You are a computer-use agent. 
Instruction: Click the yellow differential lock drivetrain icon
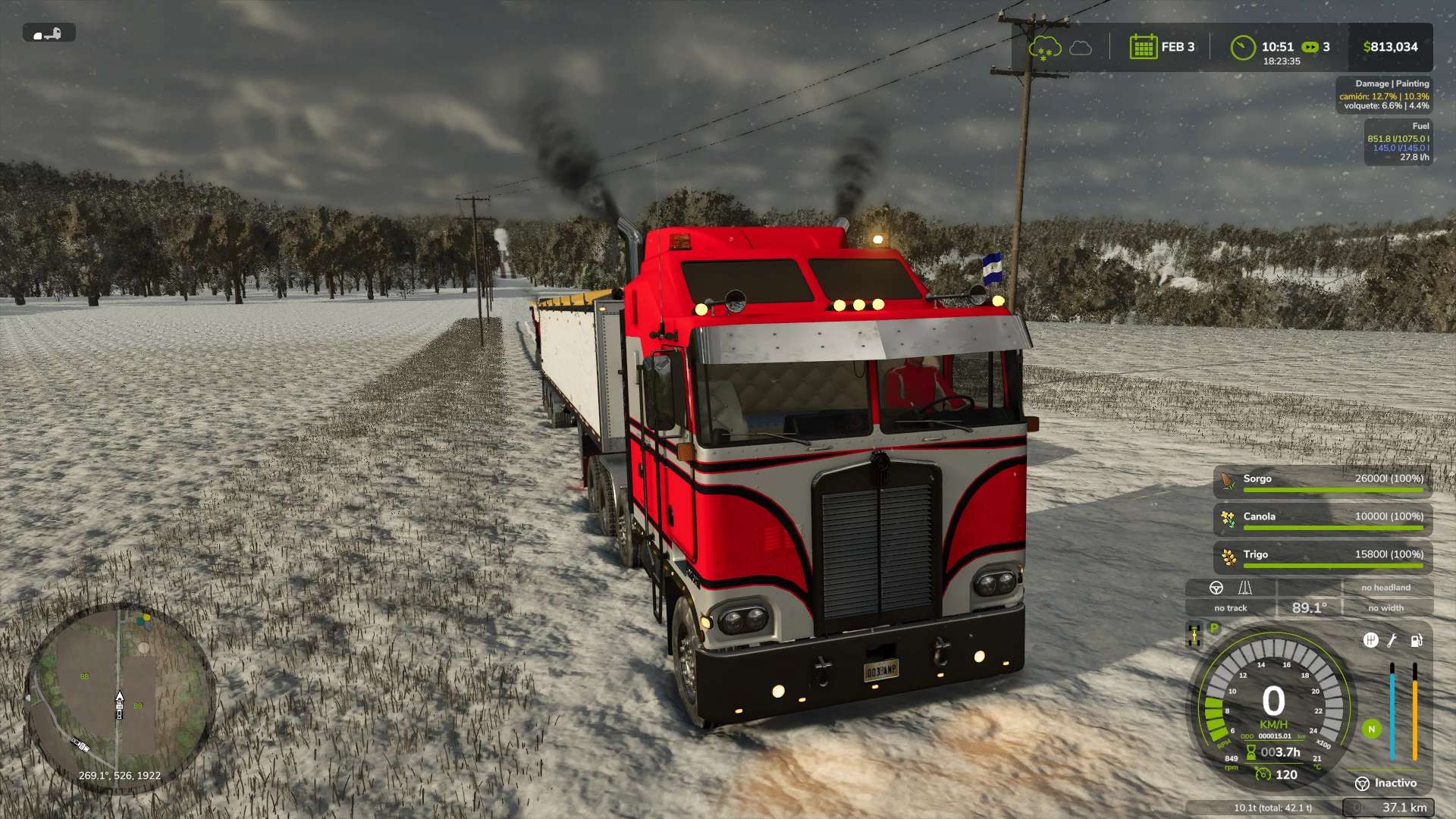click(1194, 635)
